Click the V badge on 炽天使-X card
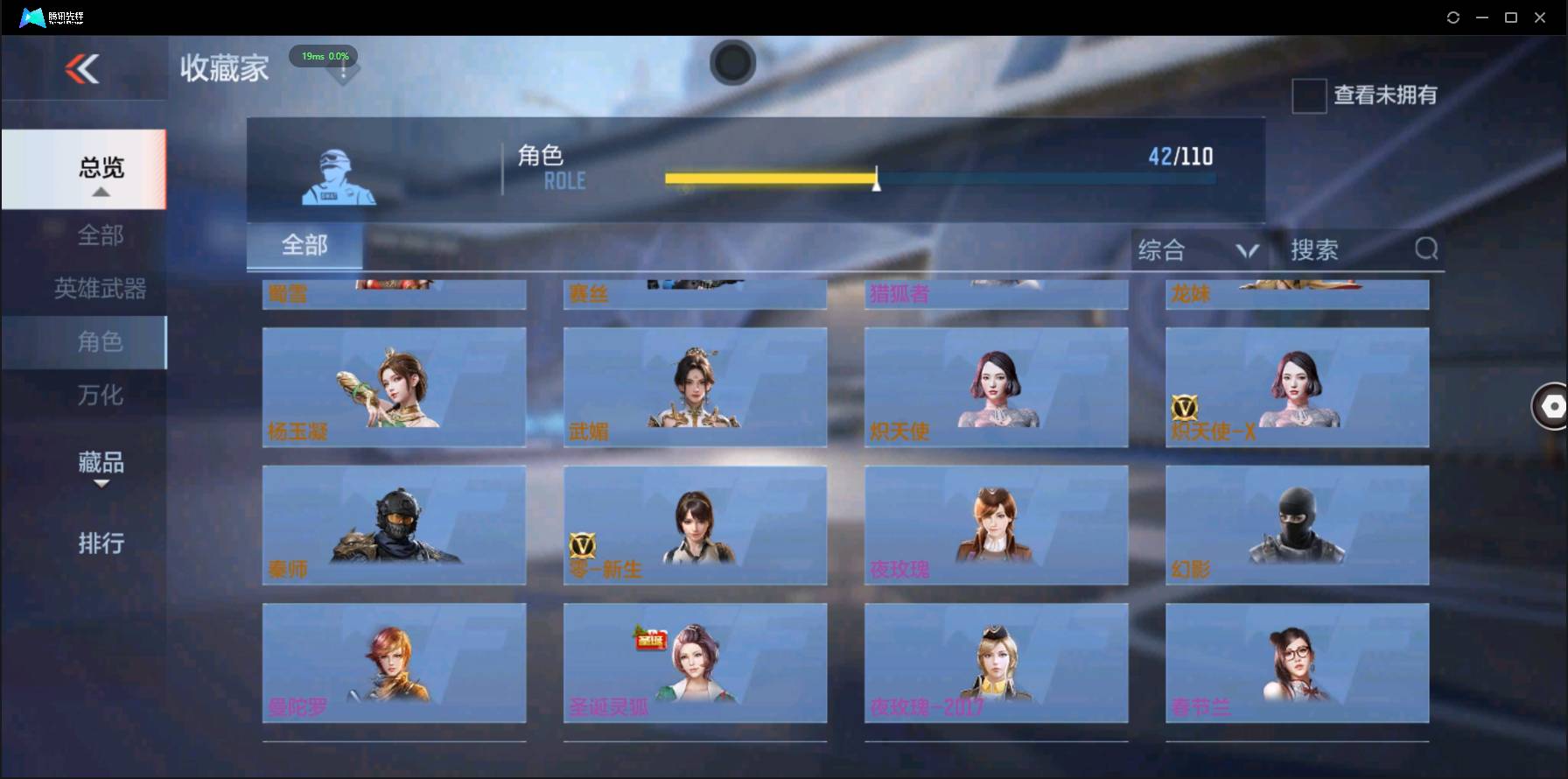 1183,405
